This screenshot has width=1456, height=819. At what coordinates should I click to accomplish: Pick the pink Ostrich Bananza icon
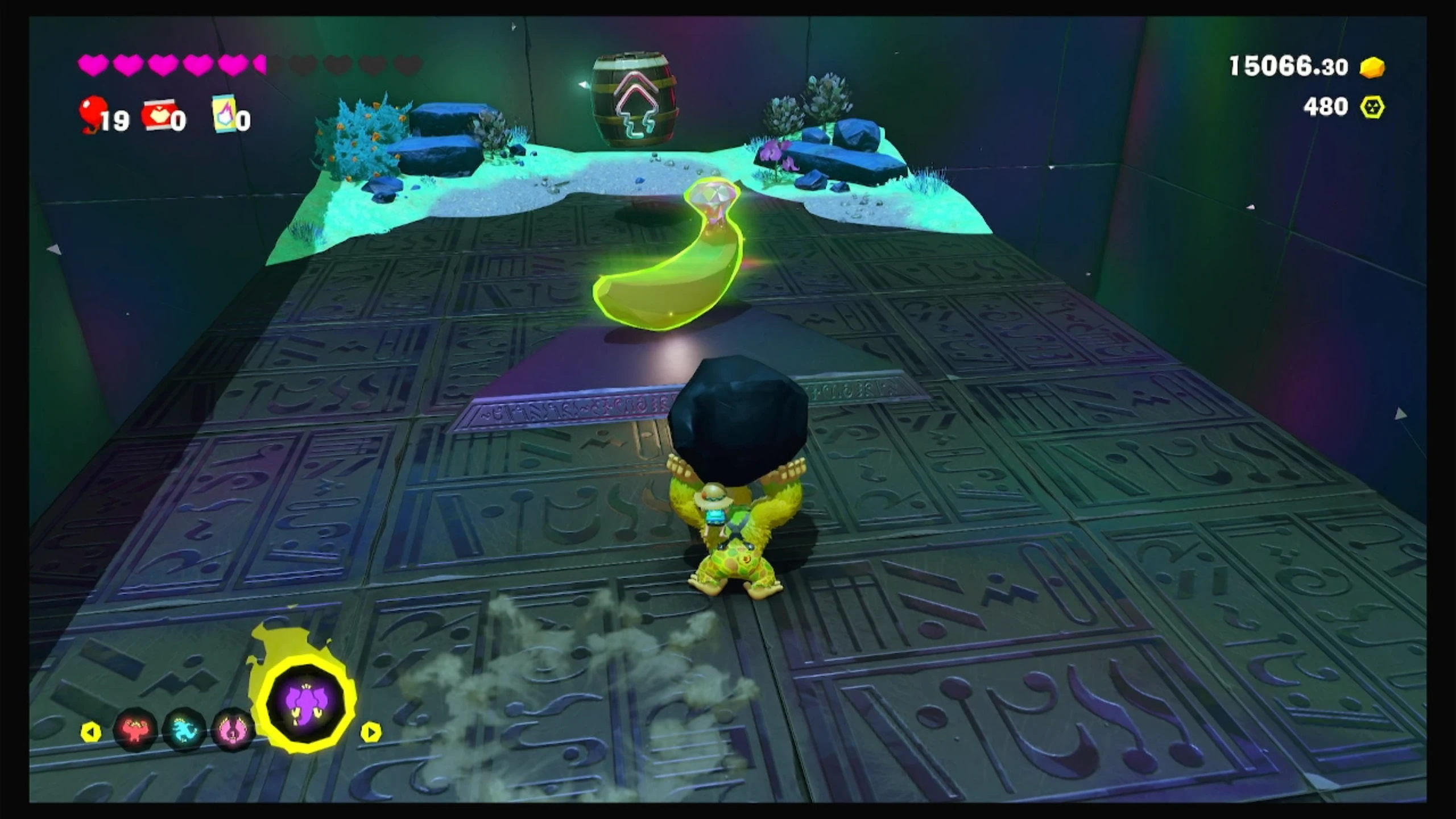click(233, 729)
